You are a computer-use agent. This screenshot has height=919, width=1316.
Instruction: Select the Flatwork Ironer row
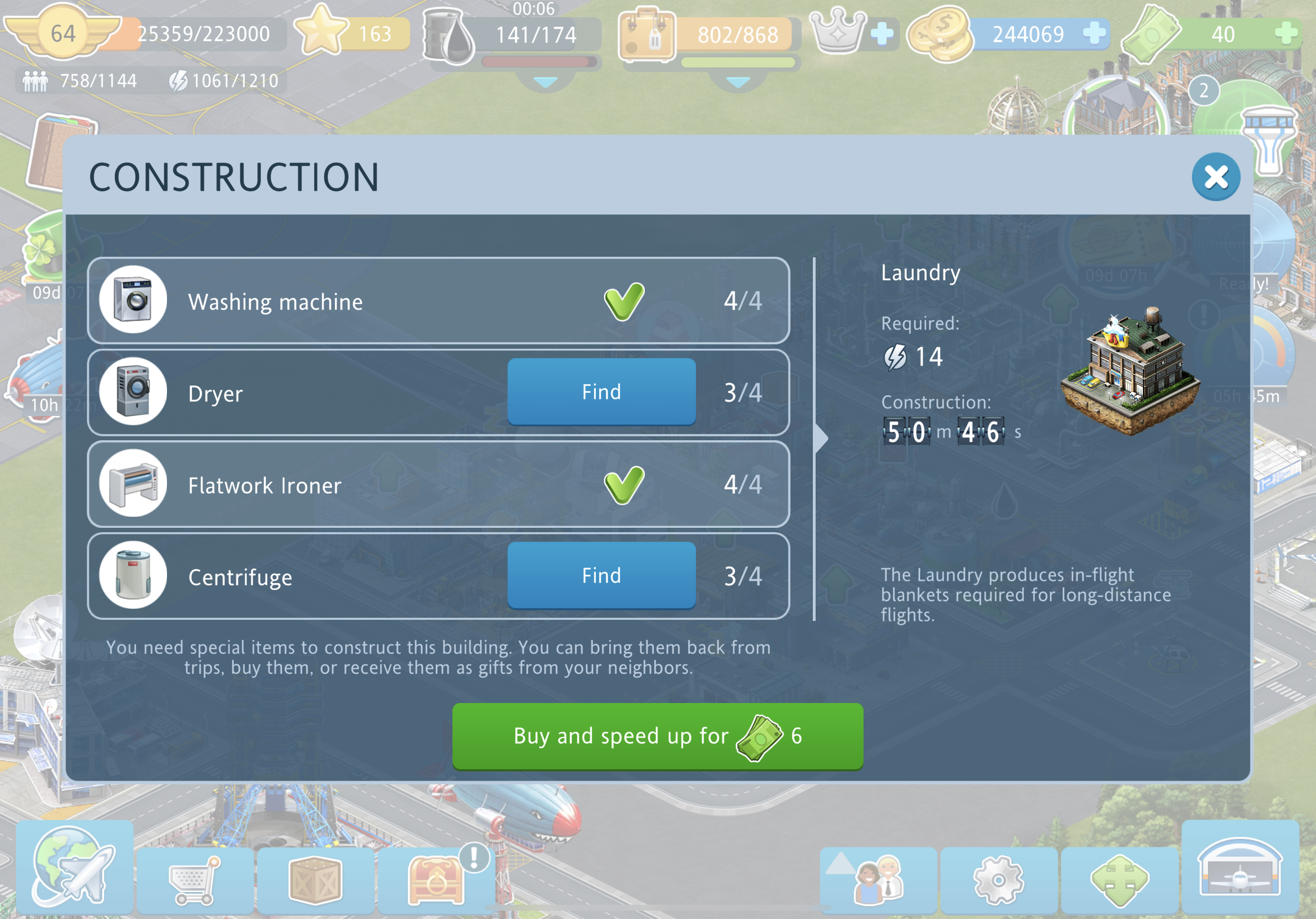pyautogui.click(x=438, y=484)
